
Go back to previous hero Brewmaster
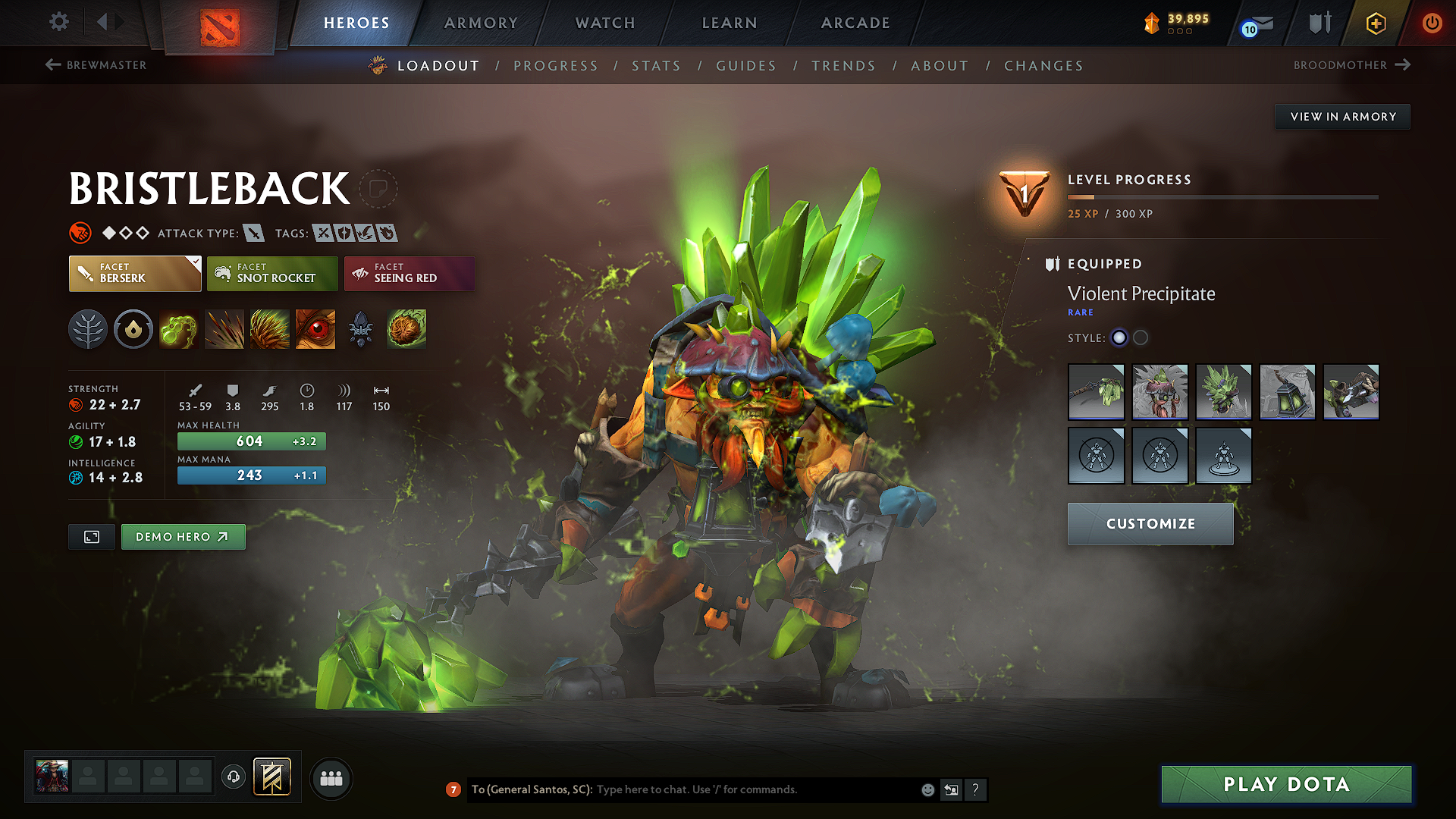96,65
